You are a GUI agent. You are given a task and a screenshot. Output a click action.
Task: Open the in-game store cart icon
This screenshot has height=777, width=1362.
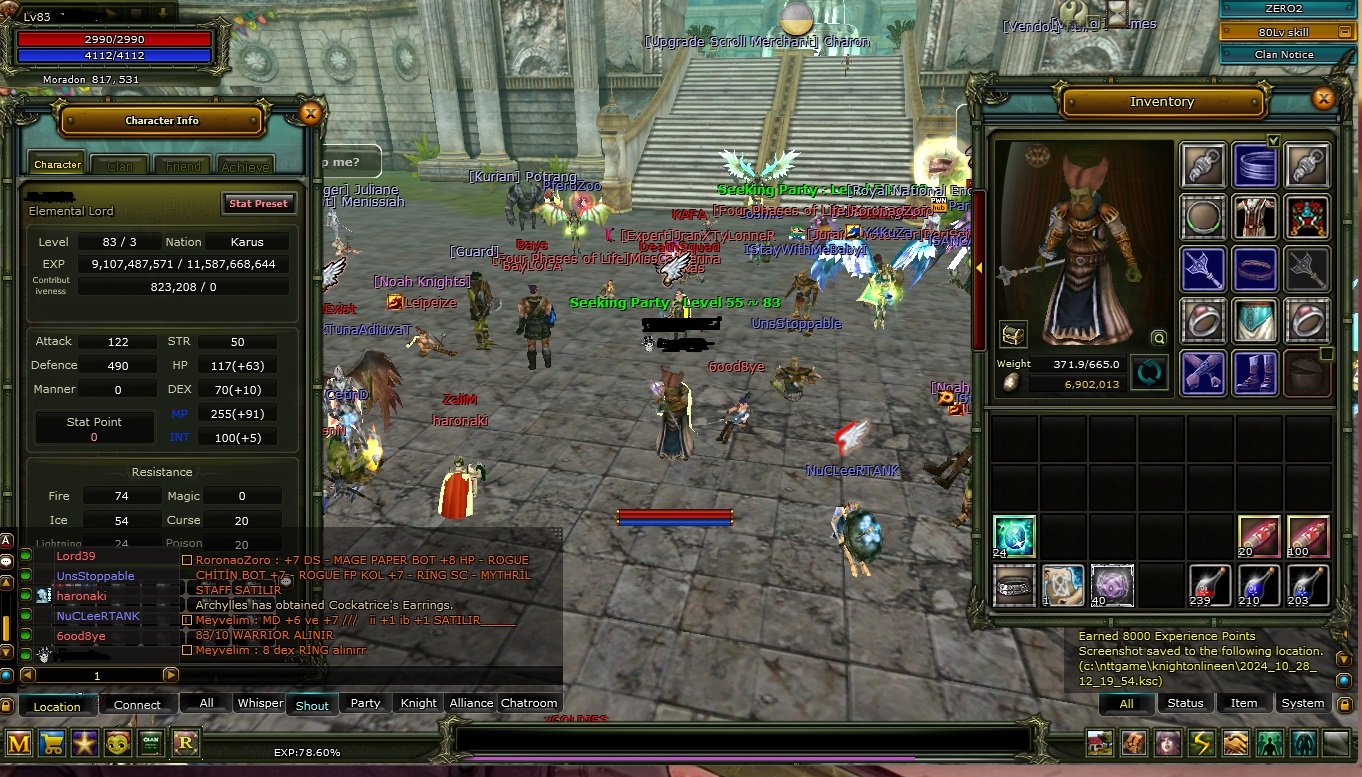51,743
